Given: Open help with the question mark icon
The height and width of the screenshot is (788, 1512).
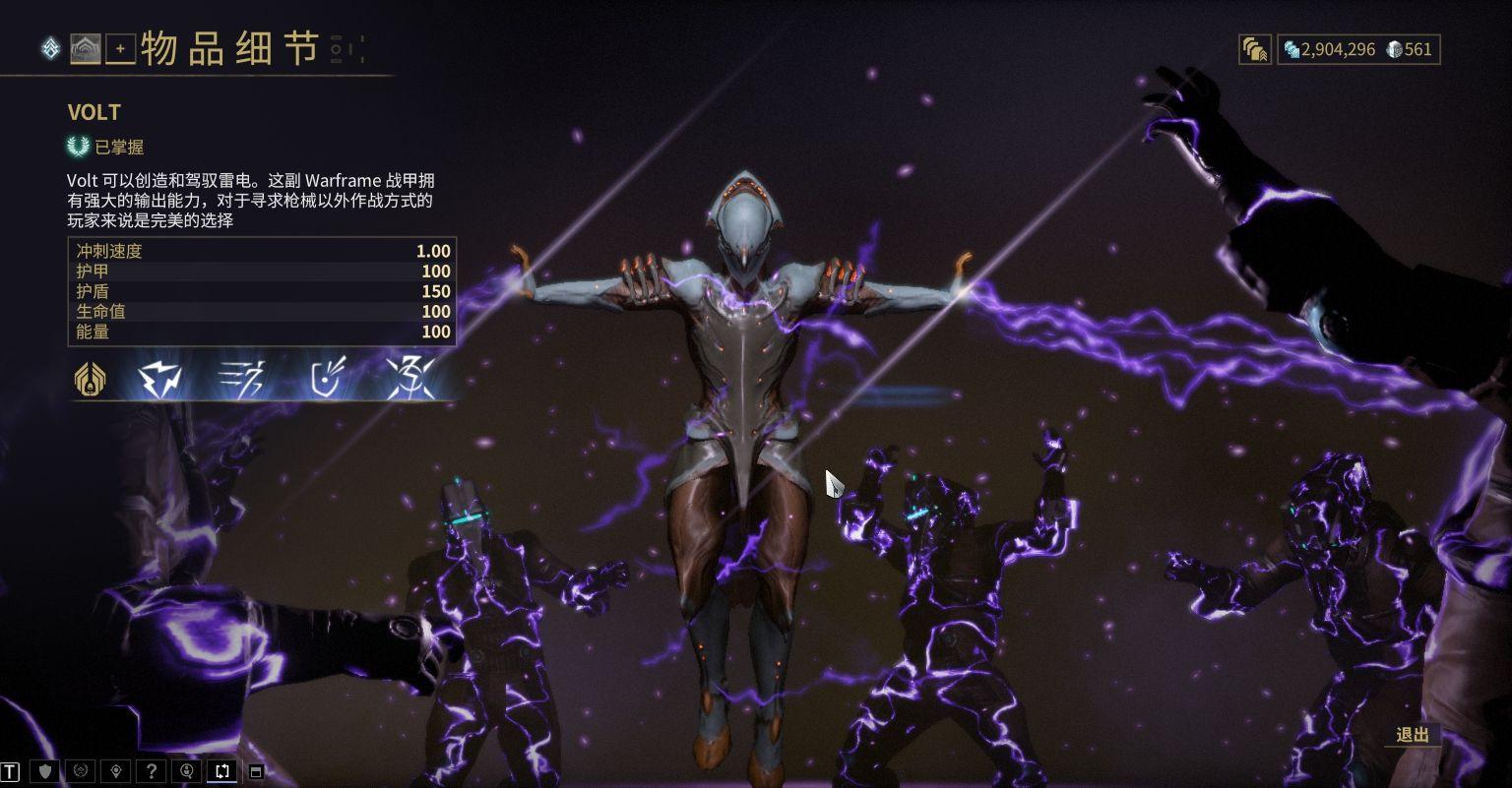Looking at the screenshot, I should pyautogui.click(x=152, y=771).
